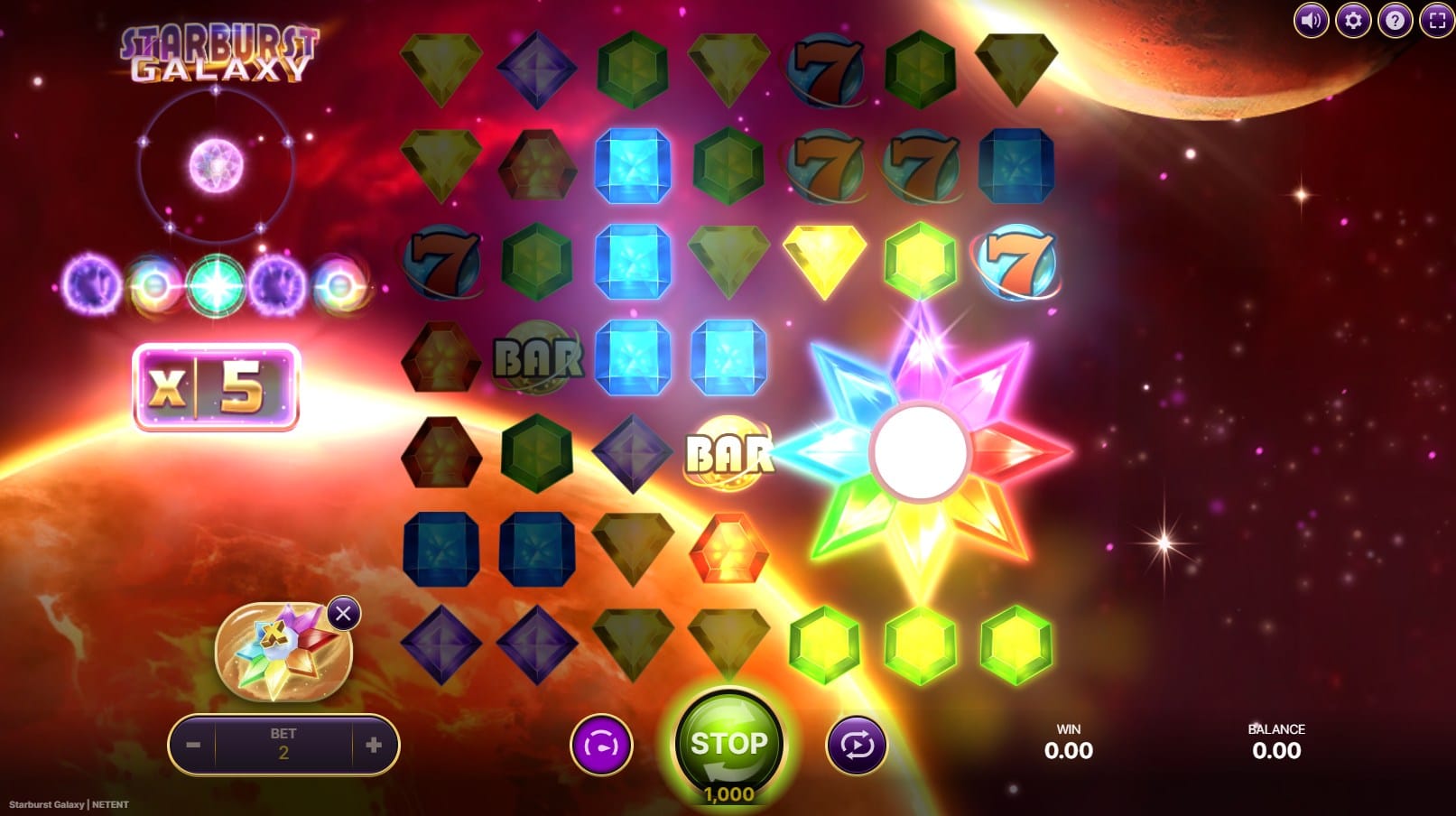Toggle fullscreen mode
This screenshot has height=816, width=1456.
(1436, 20)
